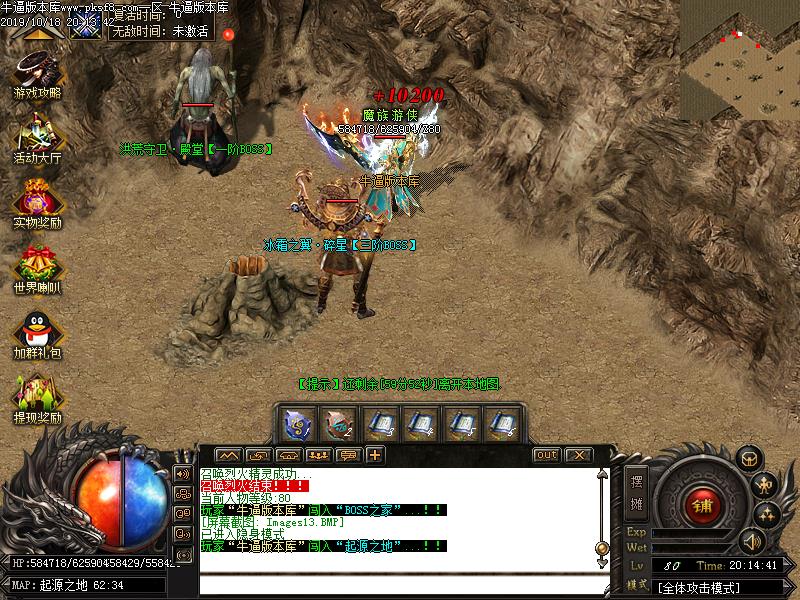Click the plus button above chat log
The width and height of the screenshot is (800, 600).
[375, 455]
